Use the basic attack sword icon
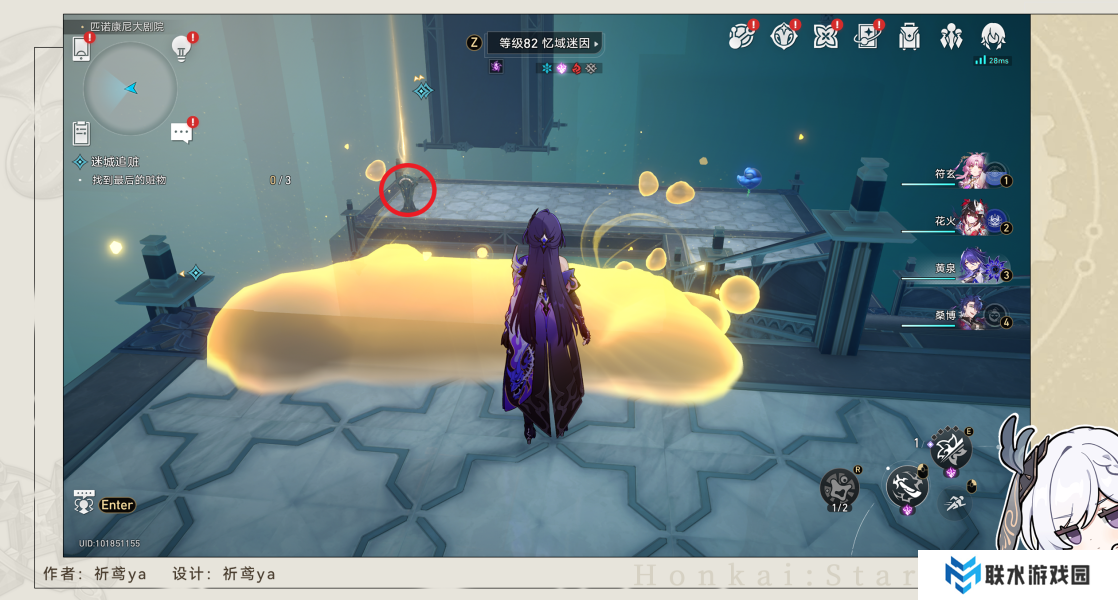Viewport: 1118px width, 600px height. [906, 487]
